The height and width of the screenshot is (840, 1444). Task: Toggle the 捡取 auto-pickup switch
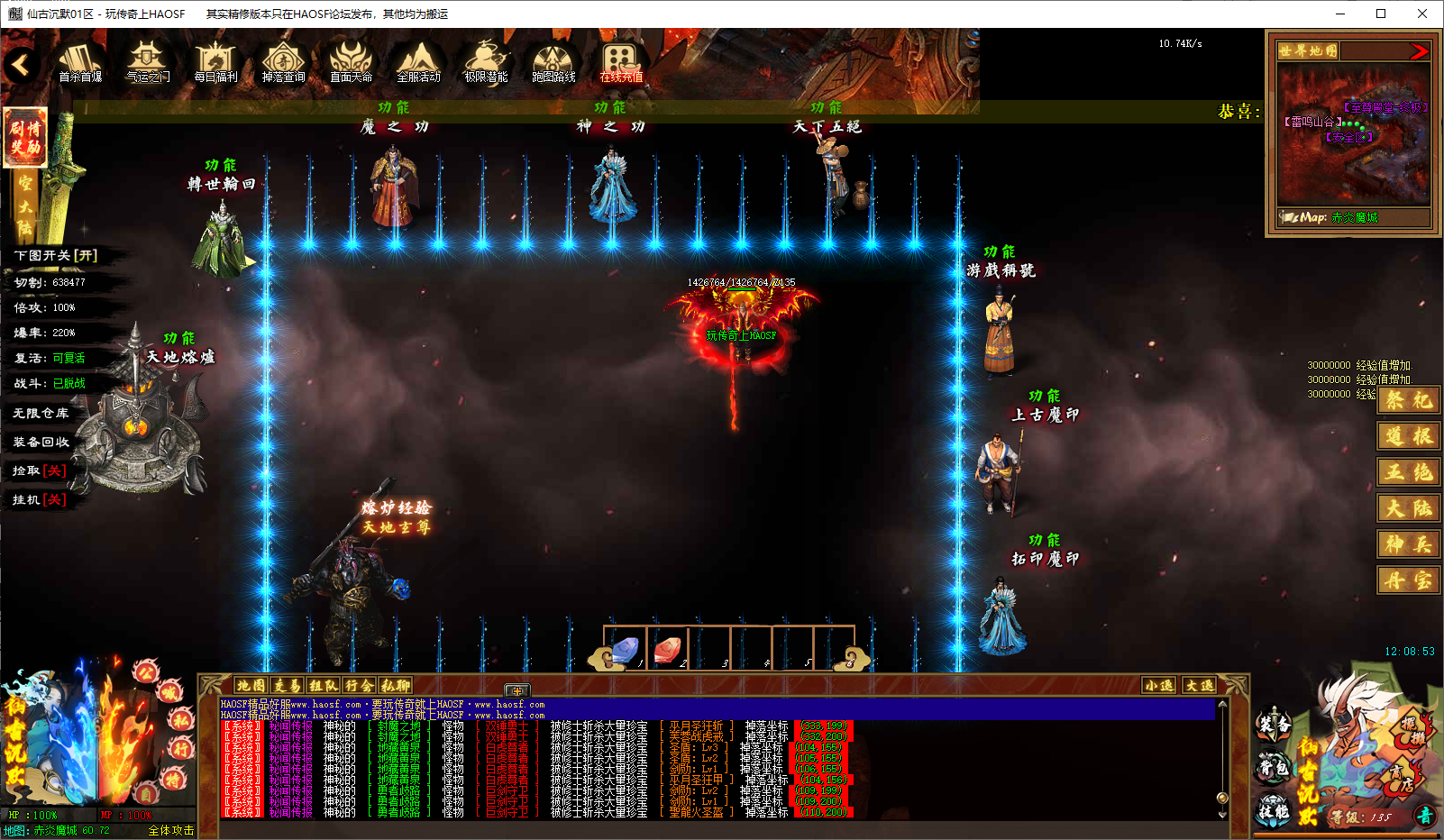pos(40,470)
